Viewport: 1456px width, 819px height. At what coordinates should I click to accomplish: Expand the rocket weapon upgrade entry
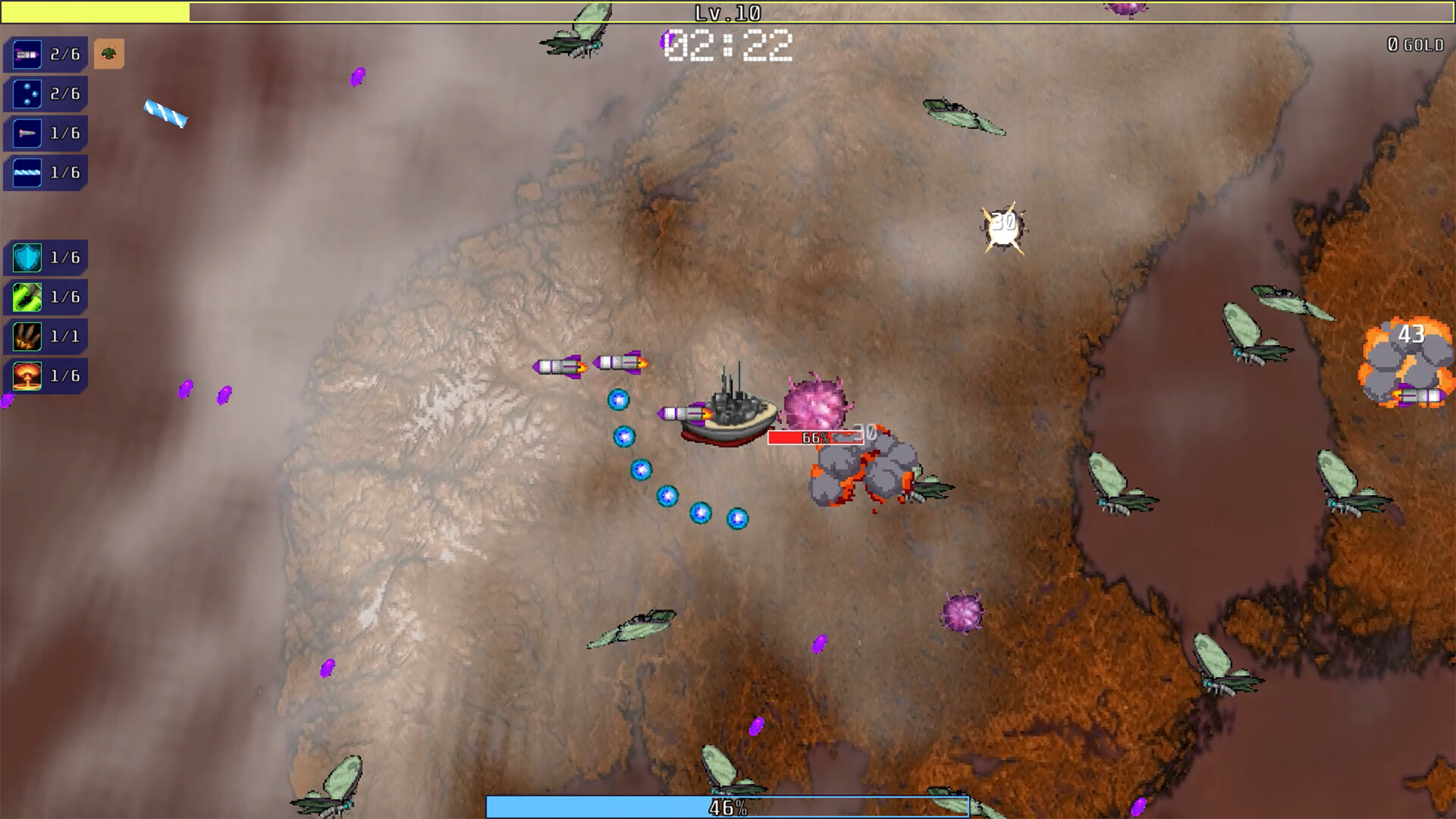click(45, 54)
